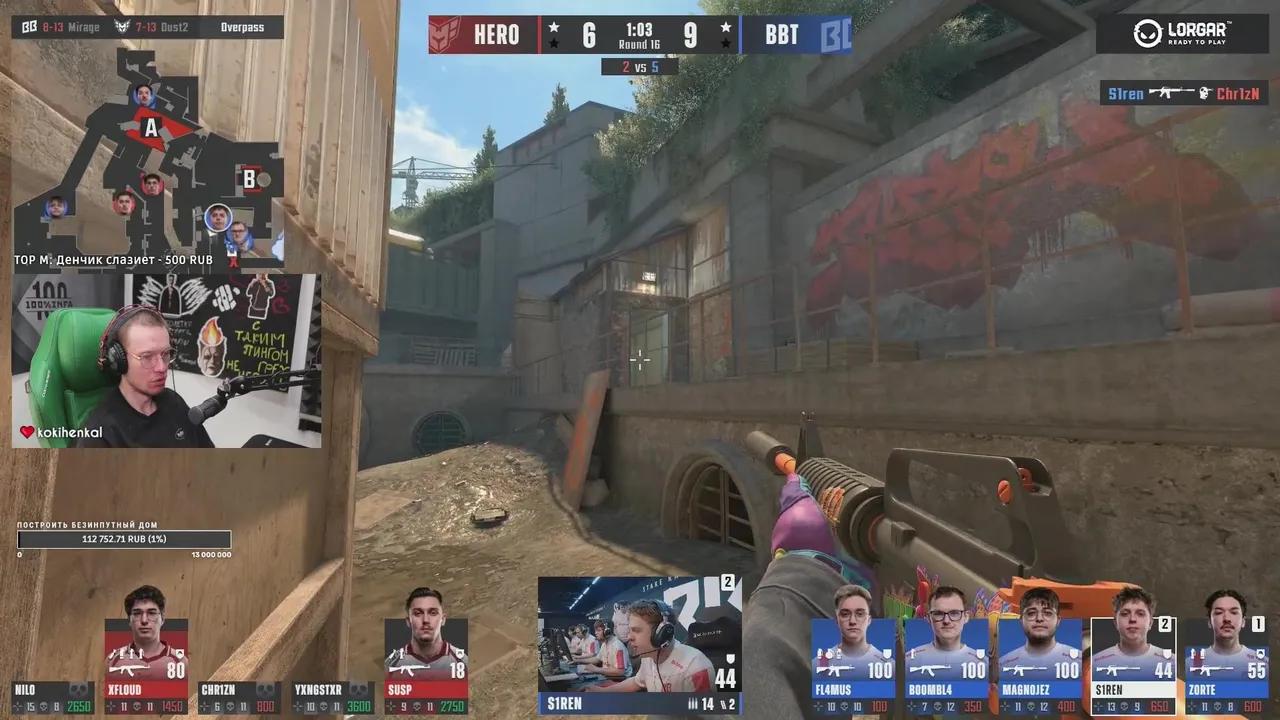Spectate NILO from the dead player panel
The image size is (1280, 720).
(x=52, y=698)
